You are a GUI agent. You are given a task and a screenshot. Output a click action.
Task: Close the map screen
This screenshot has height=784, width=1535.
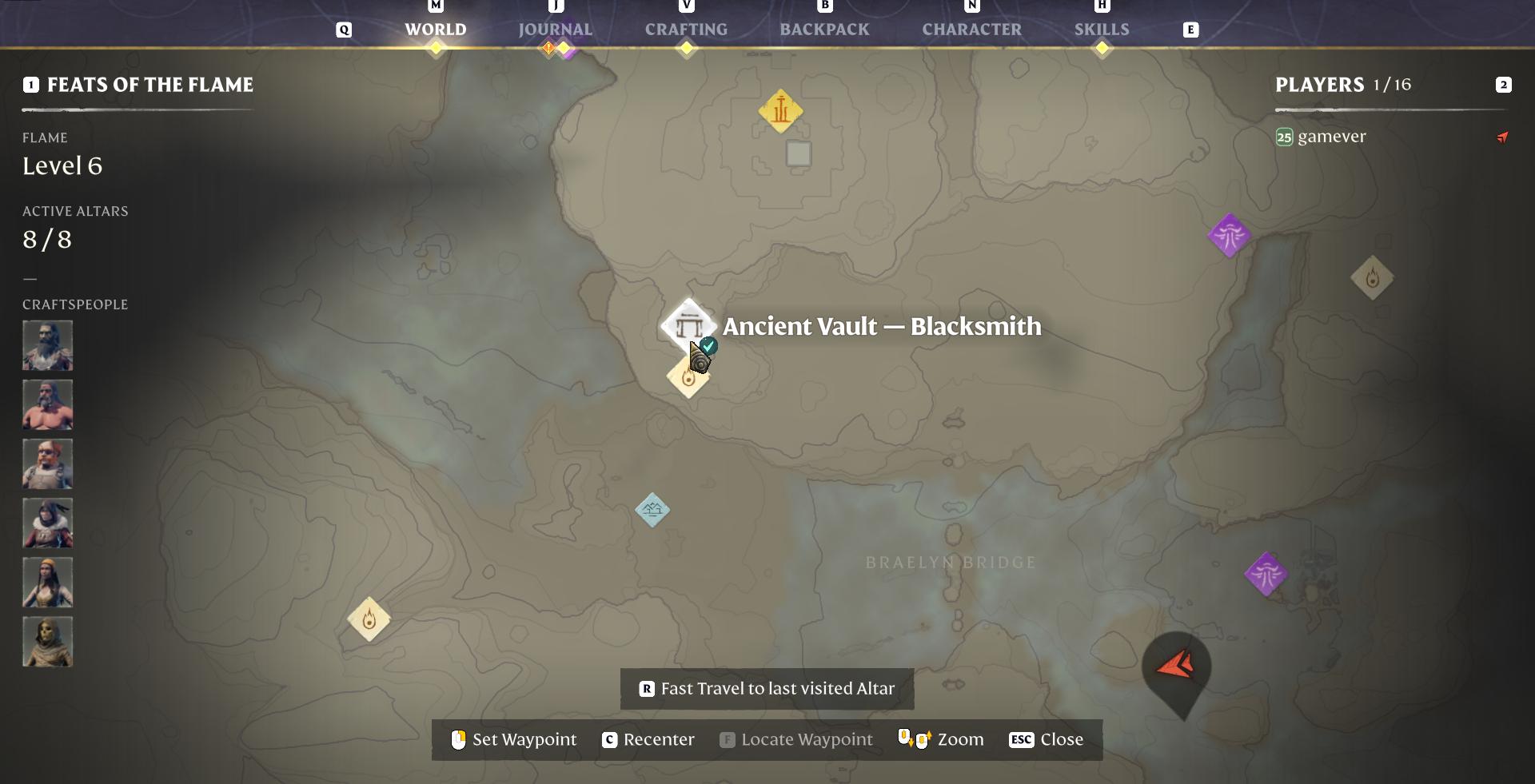click(x=1046, y=739)
